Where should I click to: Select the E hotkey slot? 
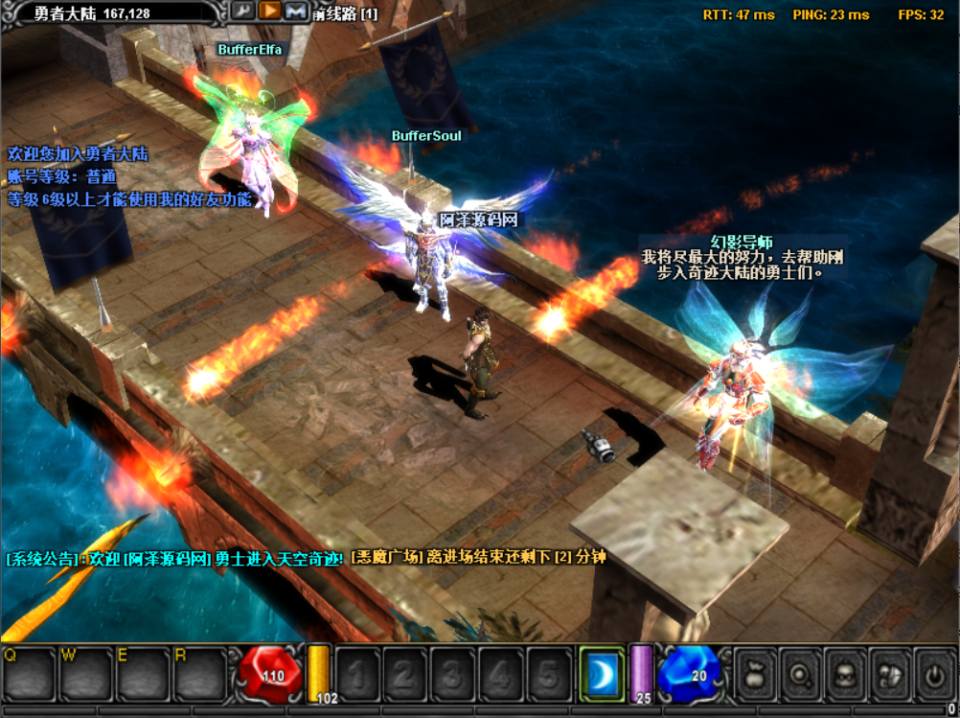click(x=143, y=676)
